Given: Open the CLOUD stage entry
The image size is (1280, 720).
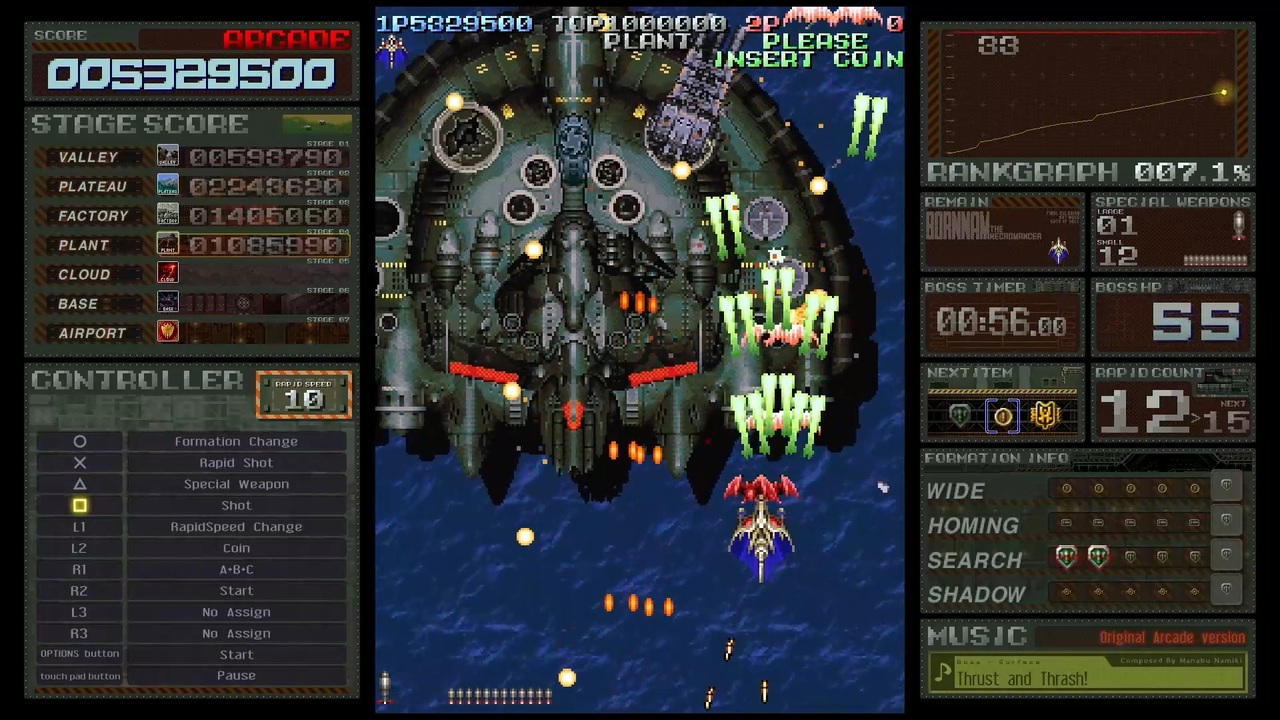Looking at the screenshot, I should [x=192, y=274].
